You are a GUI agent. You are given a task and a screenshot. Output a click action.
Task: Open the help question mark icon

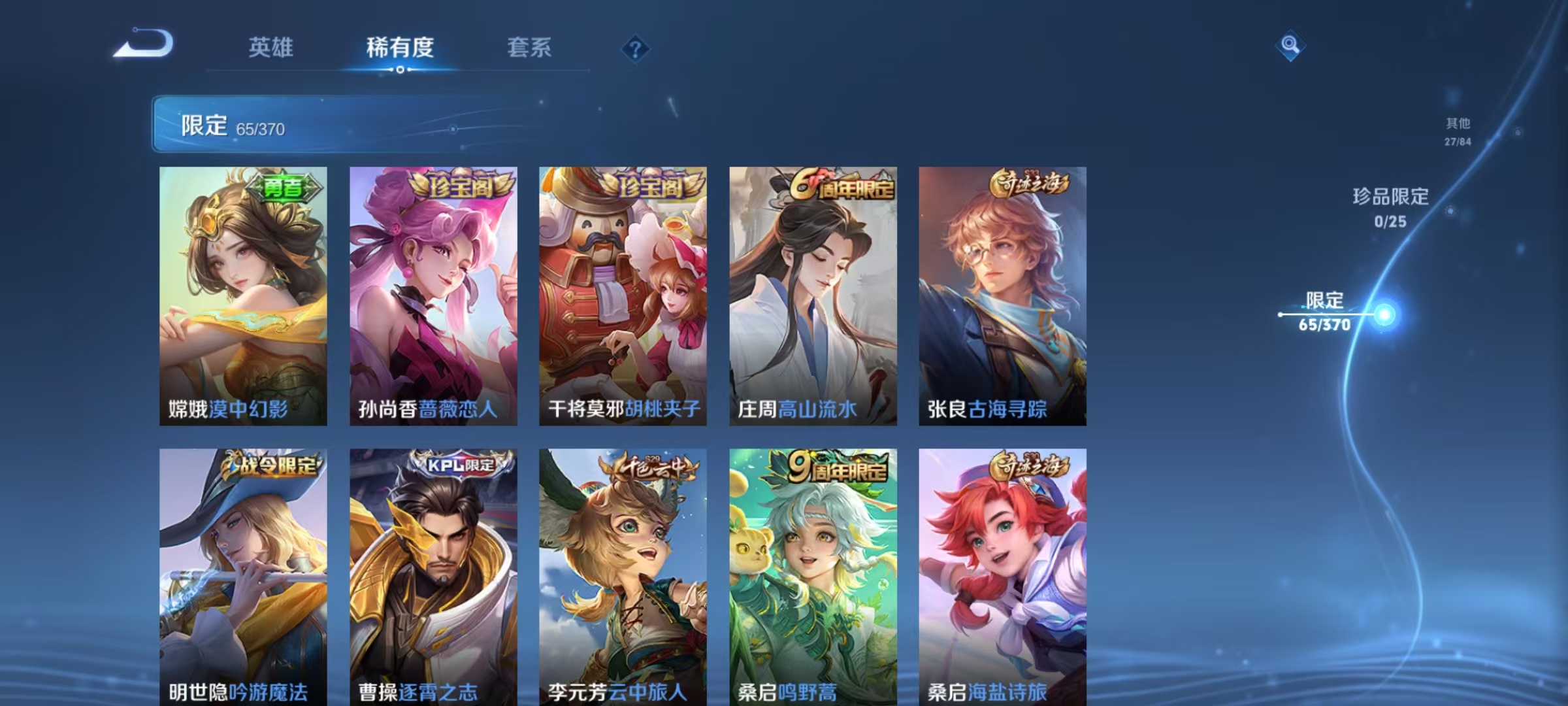pyautogui.click(x=634, y=48)
